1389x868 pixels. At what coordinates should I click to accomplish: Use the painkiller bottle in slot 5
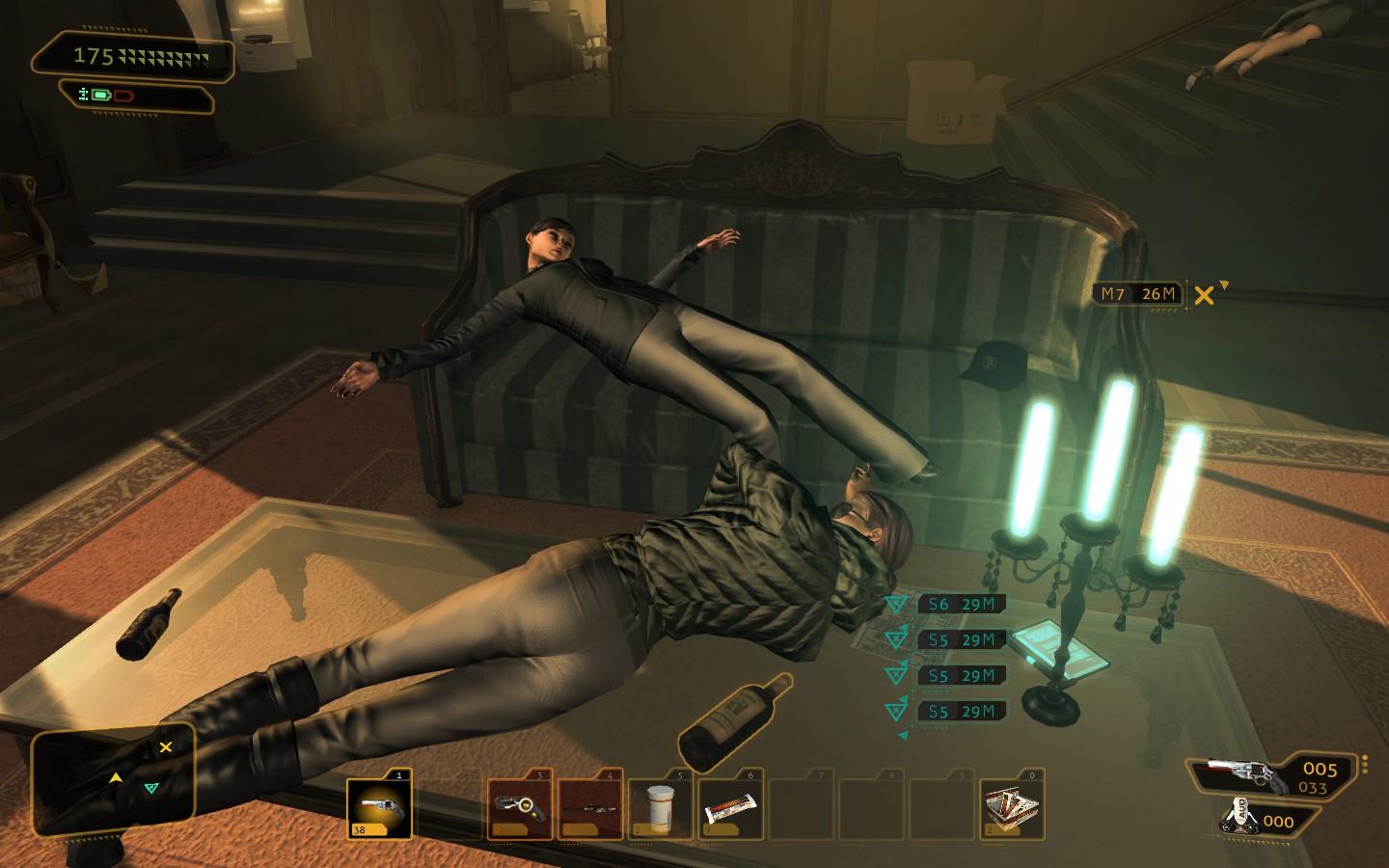(661, 808)
